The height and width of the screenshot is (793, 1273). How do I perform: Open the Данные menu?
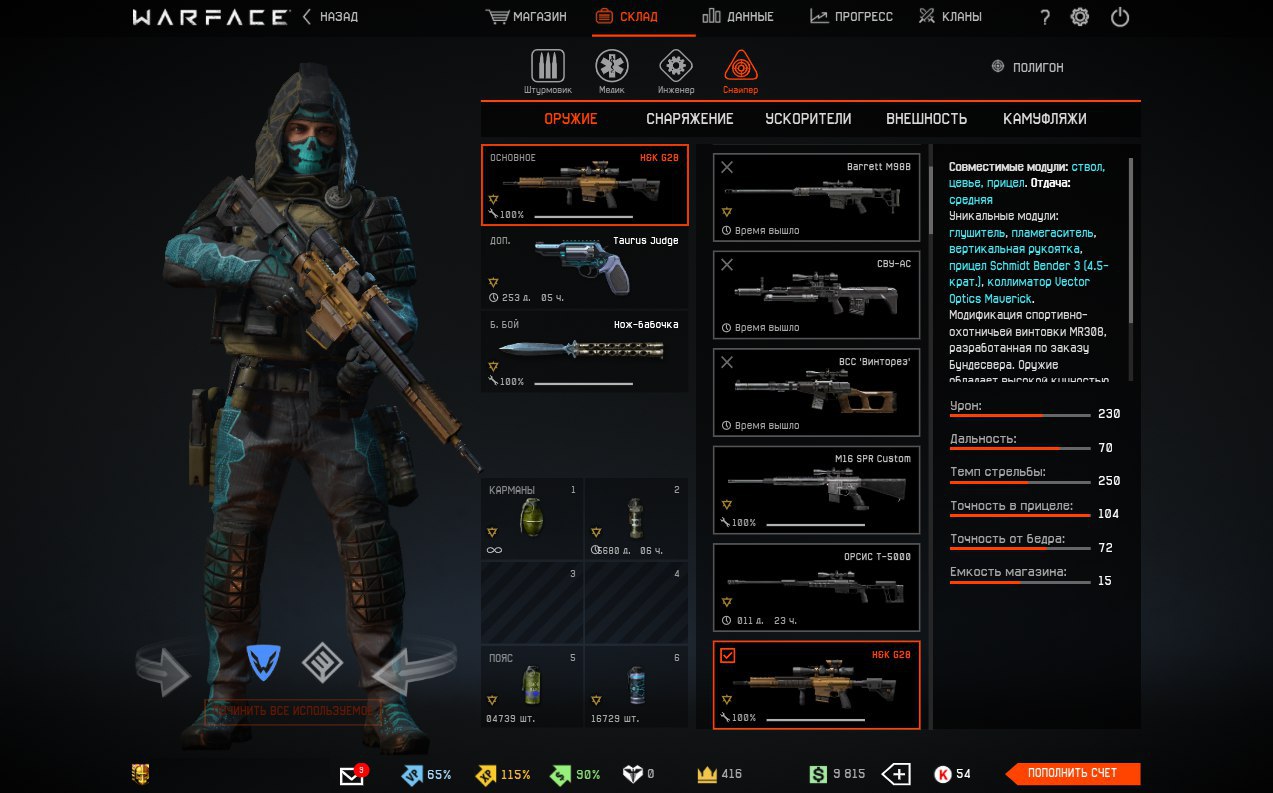[x=737, y=17]
